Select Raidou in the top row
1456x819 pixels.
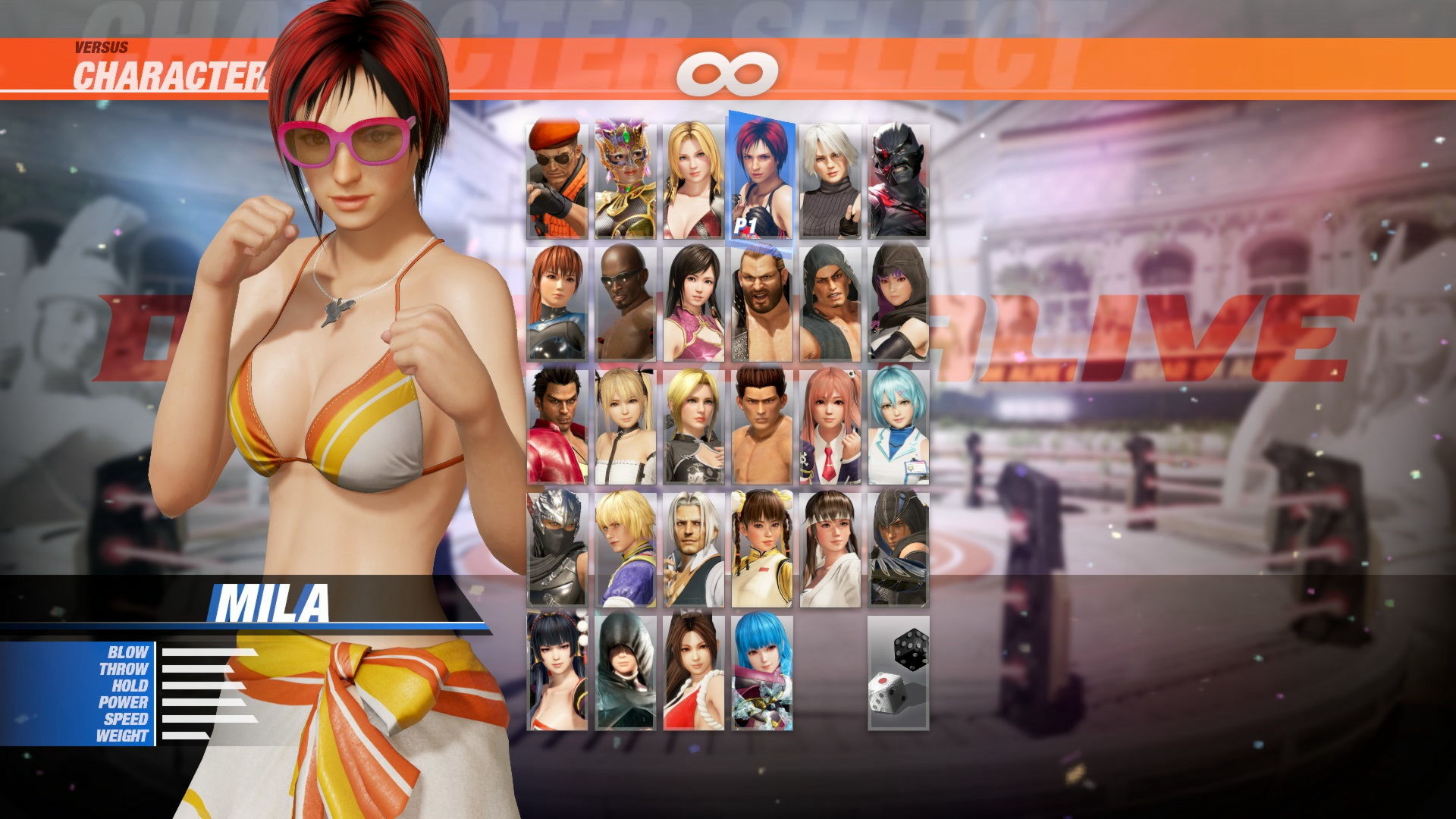899,174
